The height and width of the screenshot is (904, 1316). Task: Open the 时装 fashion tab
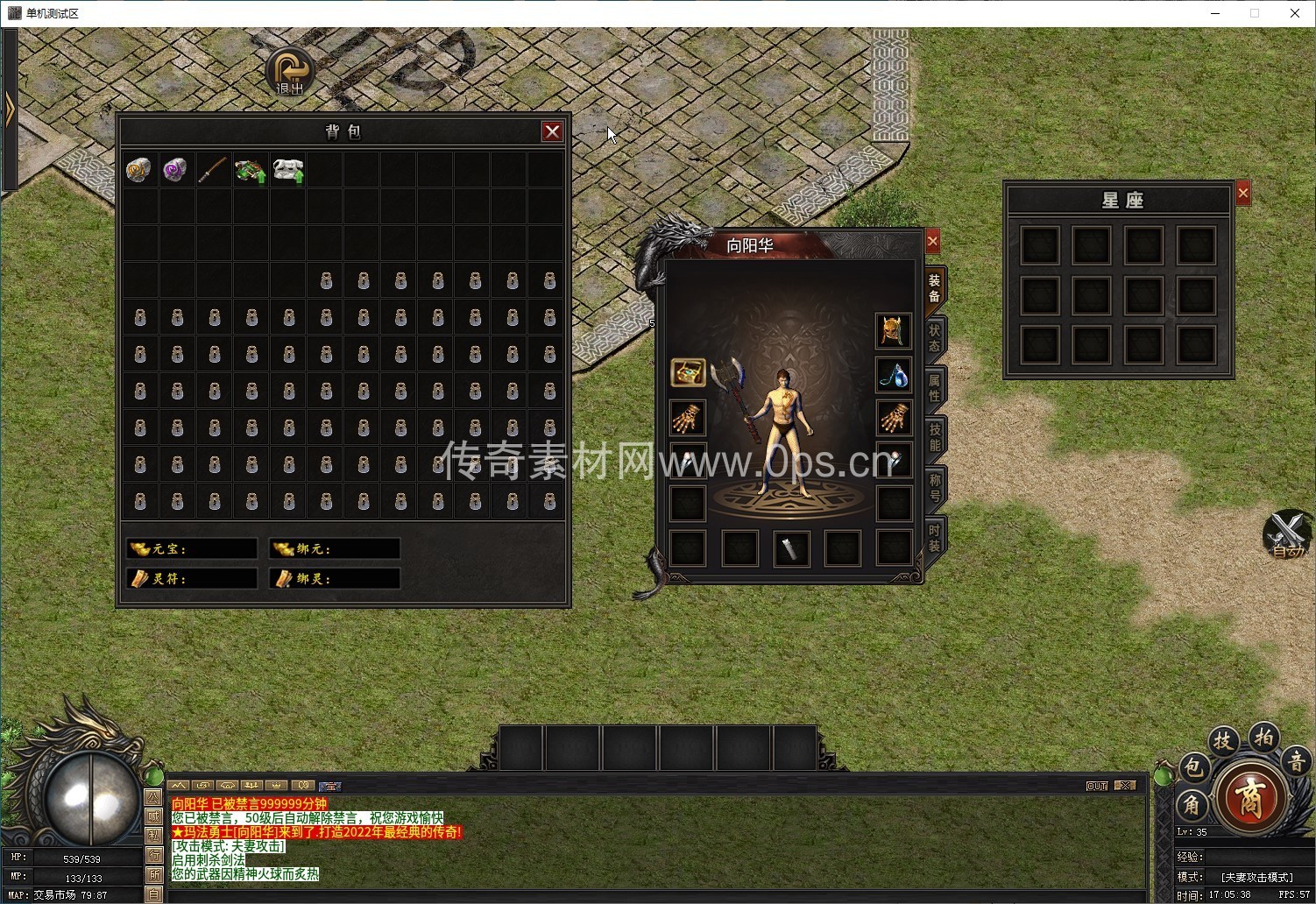pos(934,538)
